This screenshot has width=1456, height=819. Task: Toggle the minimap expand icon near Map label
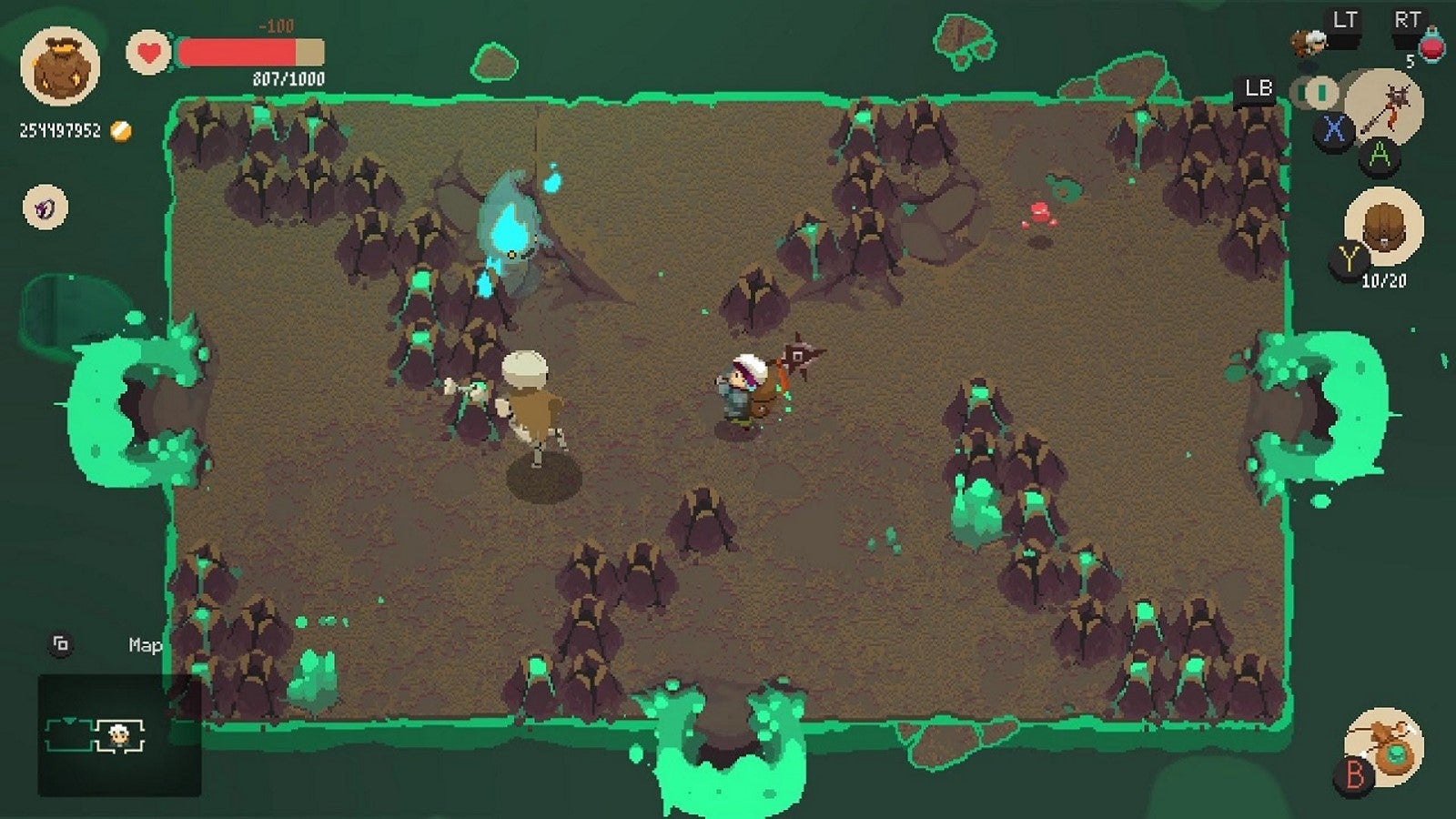point(60,644)
